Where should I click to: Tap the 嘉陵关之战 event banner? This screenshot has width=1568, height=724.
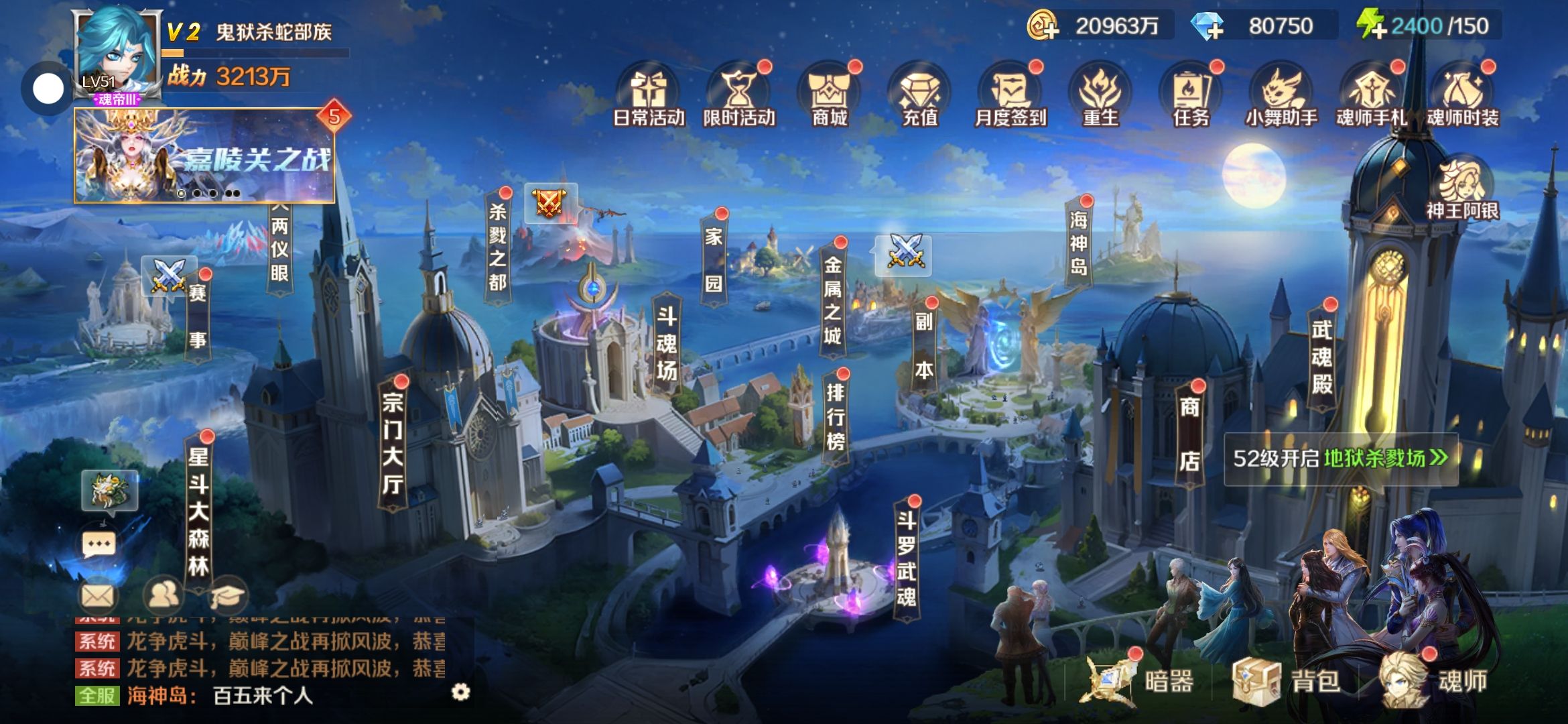[x=204, y=156]
